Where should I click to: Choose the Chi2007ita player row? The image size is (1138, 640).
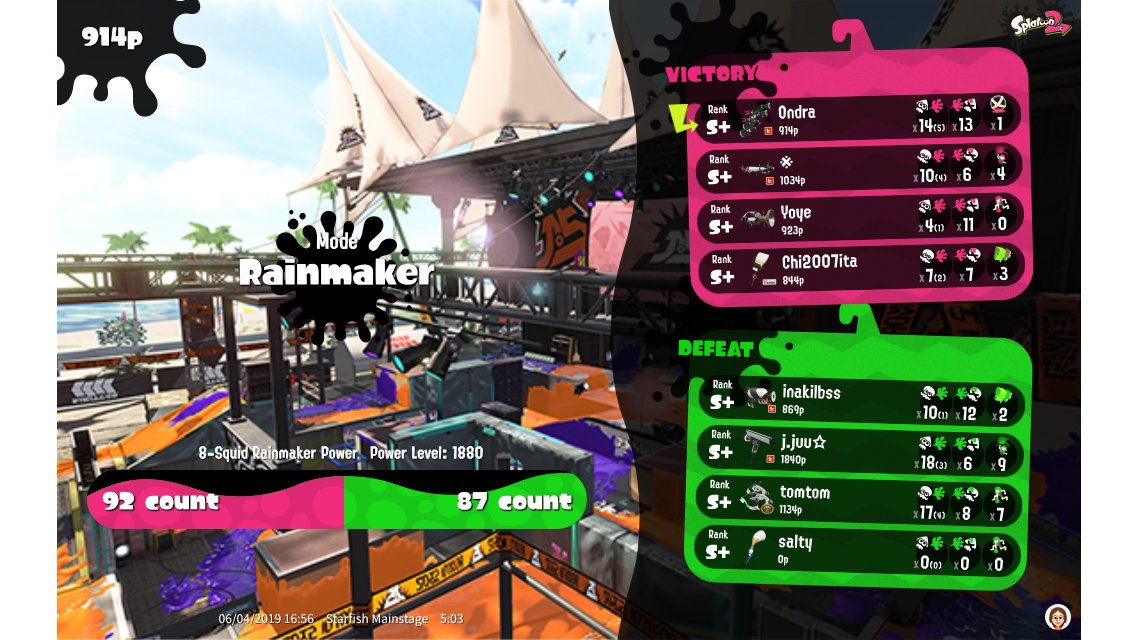(x=860, y=268)
